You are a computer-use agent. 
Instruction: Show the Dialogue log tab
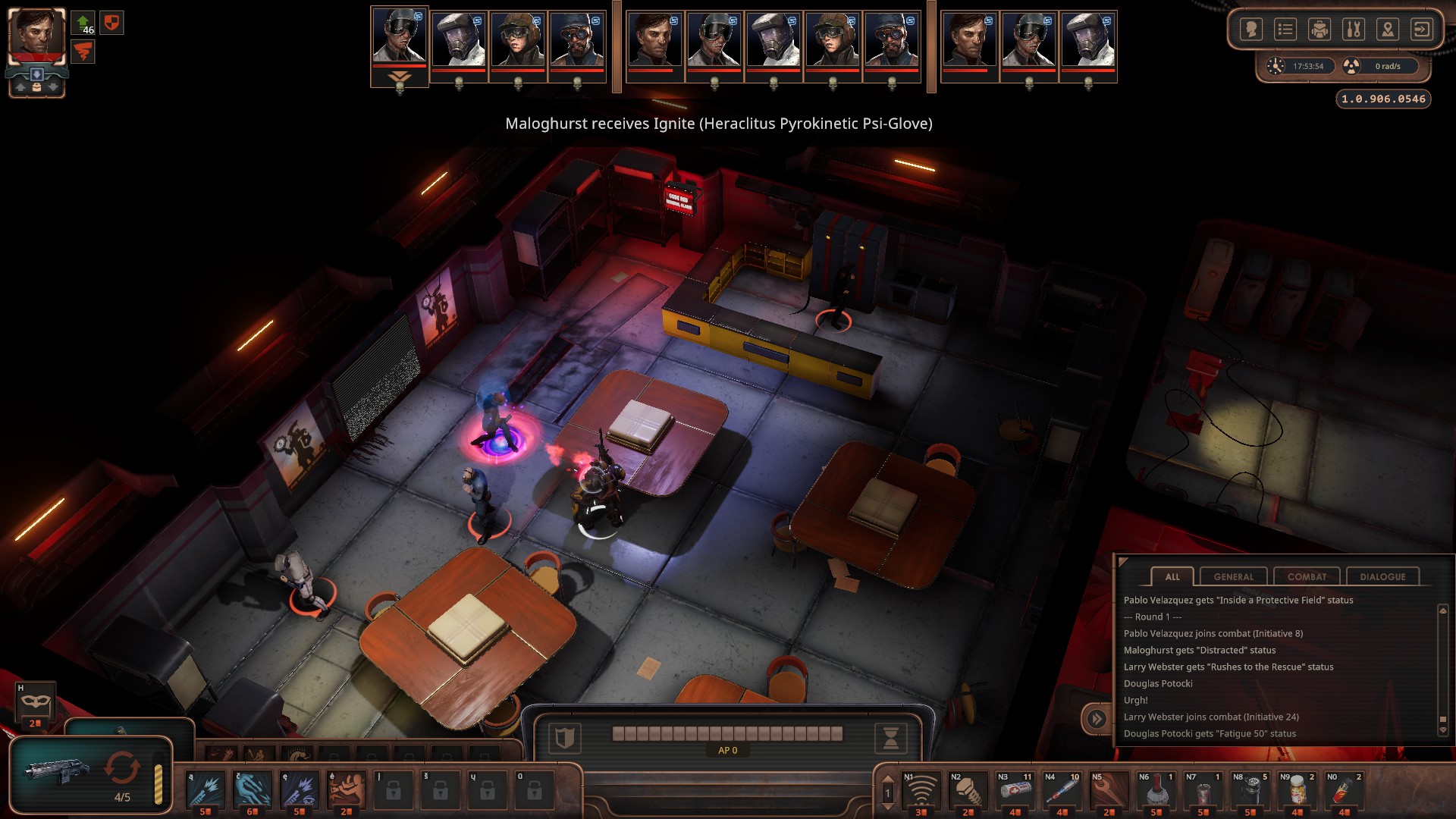1382,576
